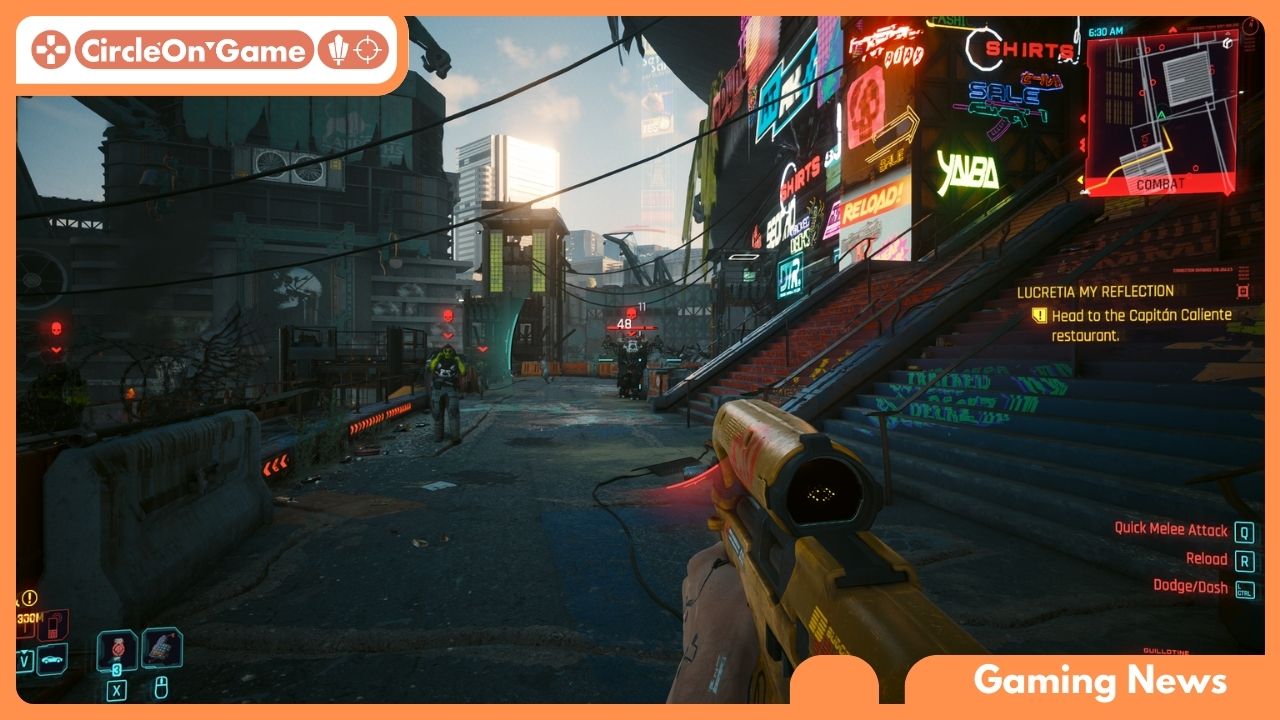1280x720 pixels.
Task: Select the grenade gadget slot
Action: [x=161, y=648]
